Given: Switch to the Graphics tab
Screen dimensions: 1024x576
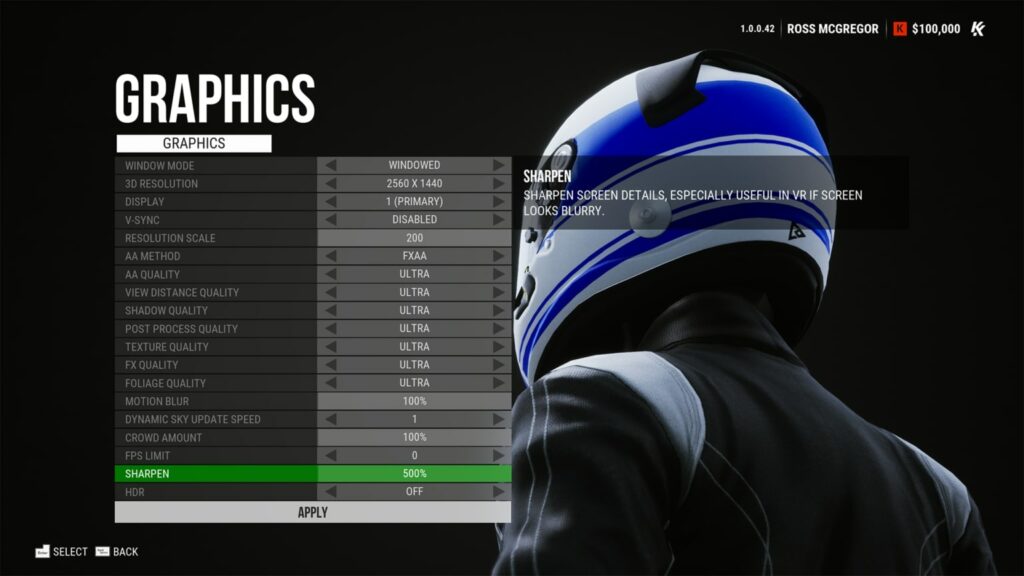Looking at the screenshot, I should pos(194,143).
